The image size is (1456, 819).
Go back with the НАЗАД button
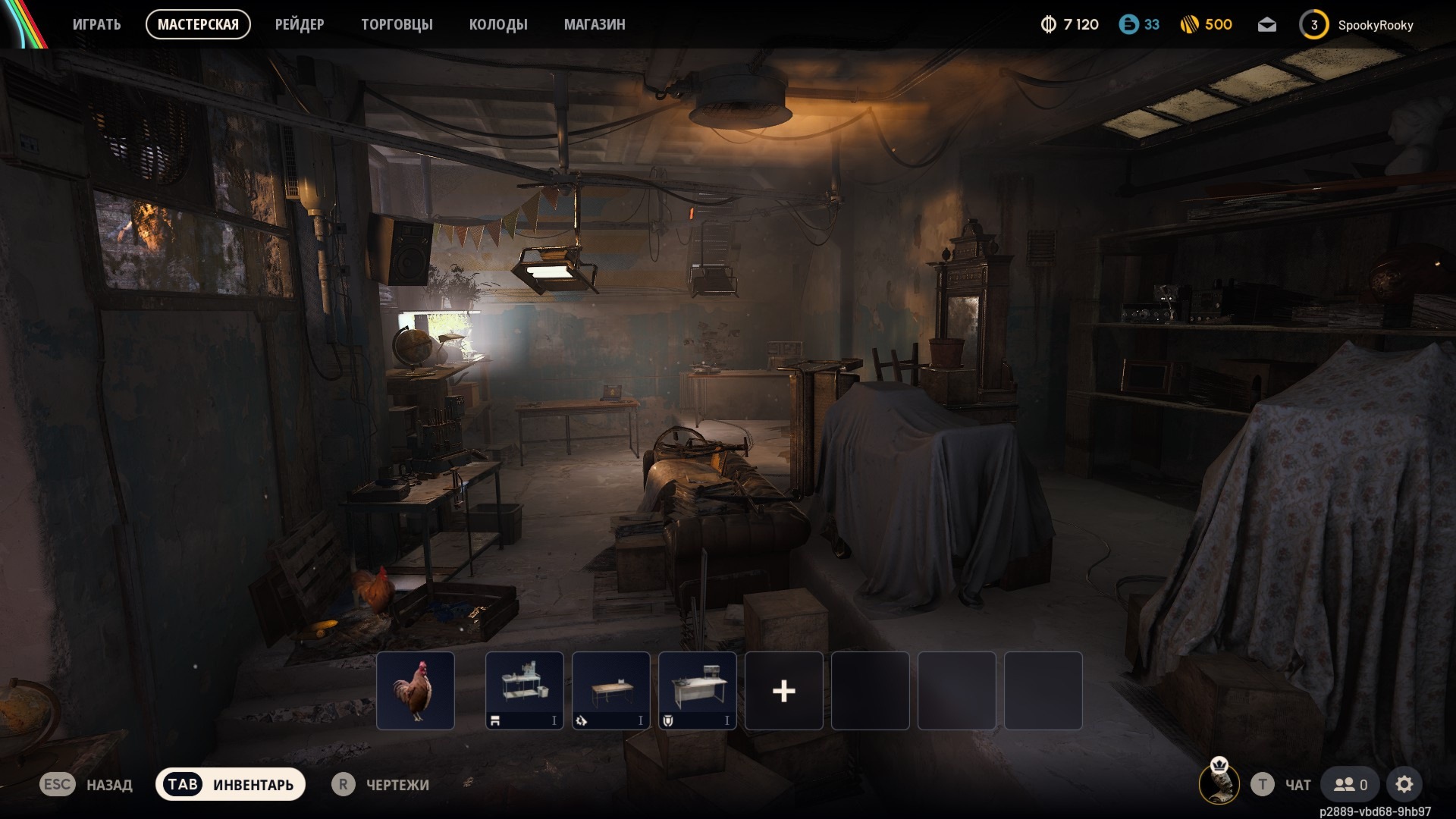tap(86, 785)
